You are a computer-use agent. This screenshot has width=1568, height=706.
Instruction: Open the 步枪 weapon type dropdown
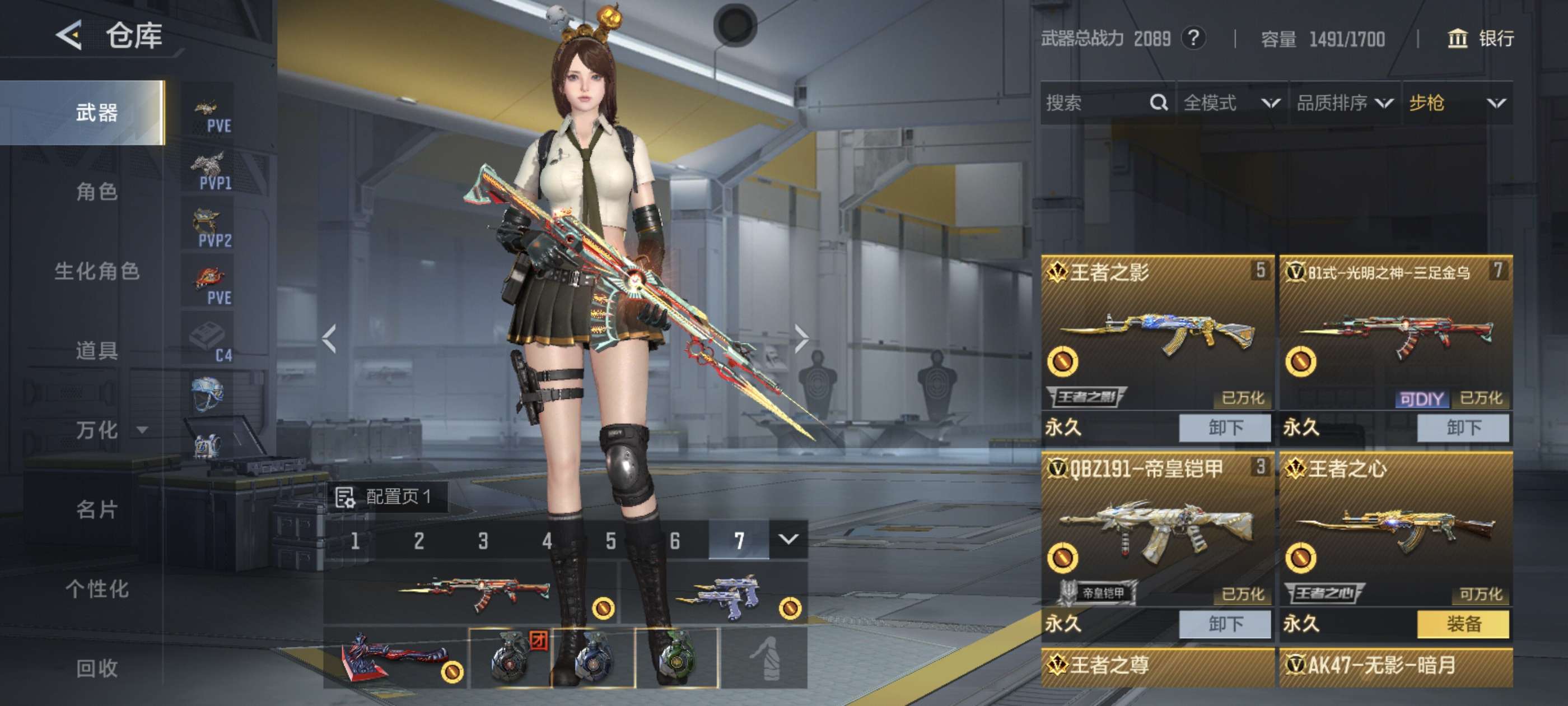tap(1457, 103)
